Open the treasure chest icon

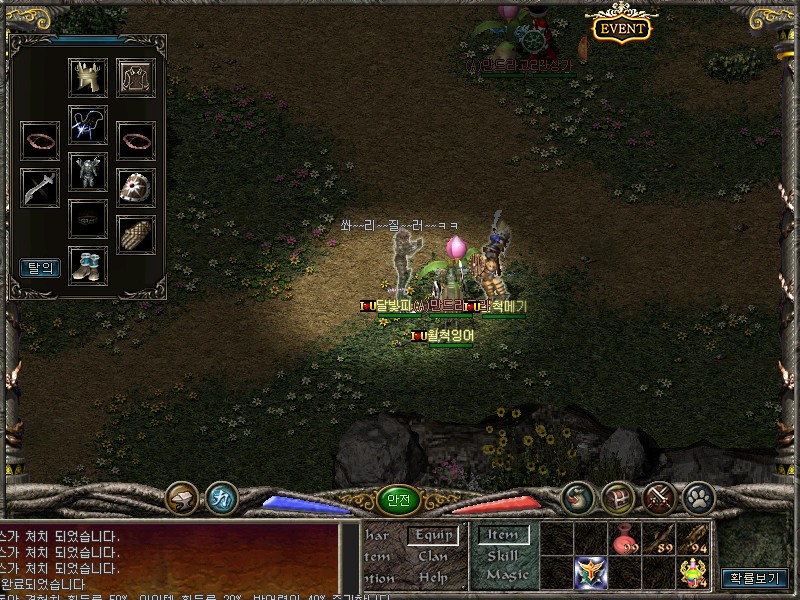pyautogui.click(x=619, y=497)
